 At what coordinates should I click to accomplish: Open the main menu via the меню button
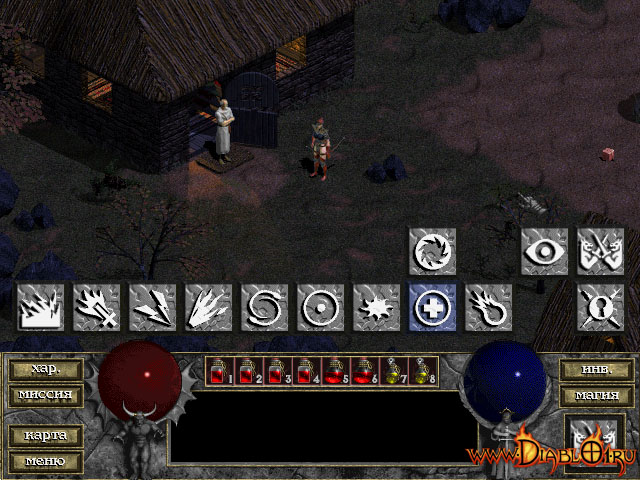click(46, 461)
